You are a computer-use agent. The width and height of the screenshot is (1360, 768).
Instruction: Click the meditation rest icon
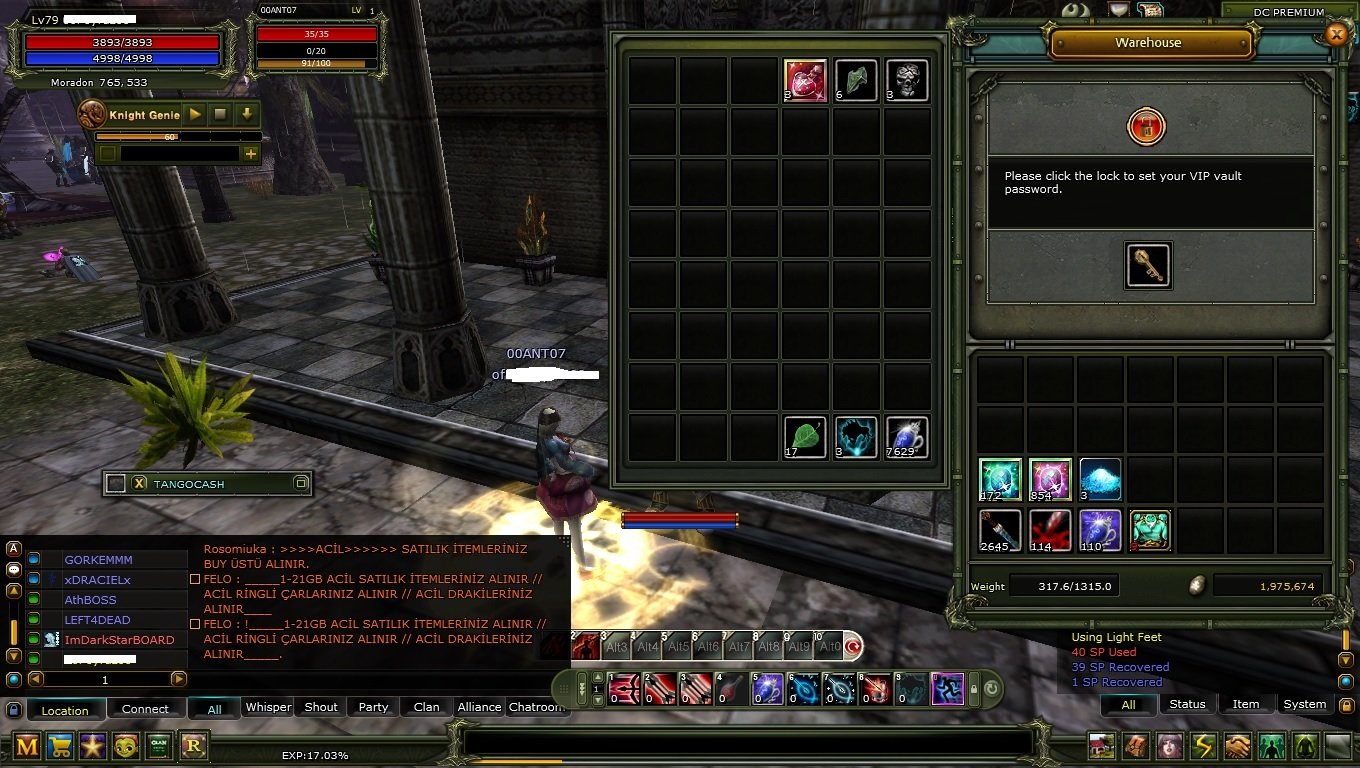pyautogui.click(x=1307, y=746)
